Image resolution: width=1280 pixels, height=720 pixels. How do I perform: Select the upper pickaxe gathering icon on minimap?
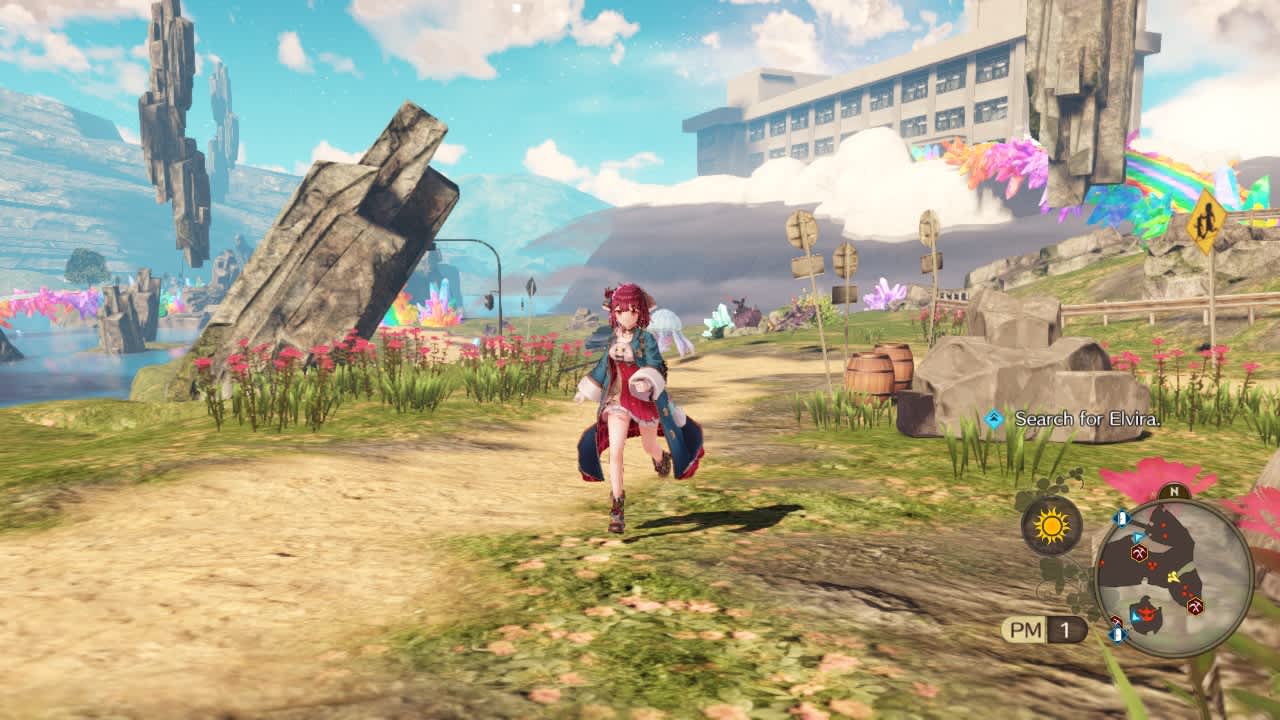pos(1137,553)
